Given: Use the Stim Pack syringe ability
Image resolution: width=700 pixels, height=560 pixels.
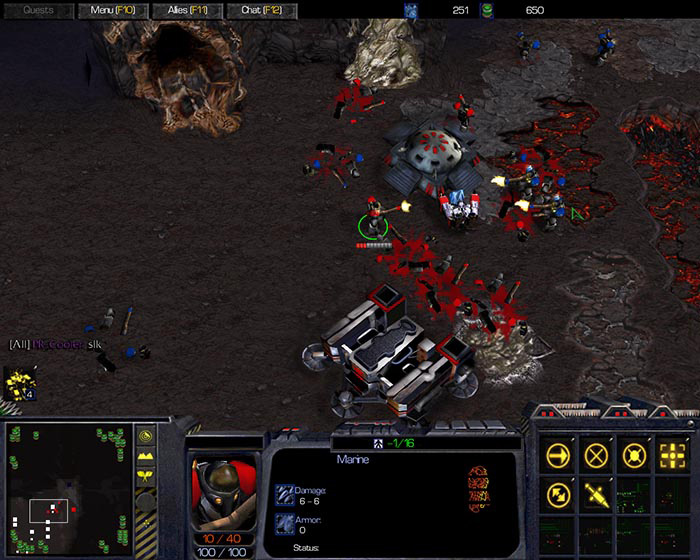Looking at the screenshot, I should coord(597,493).
